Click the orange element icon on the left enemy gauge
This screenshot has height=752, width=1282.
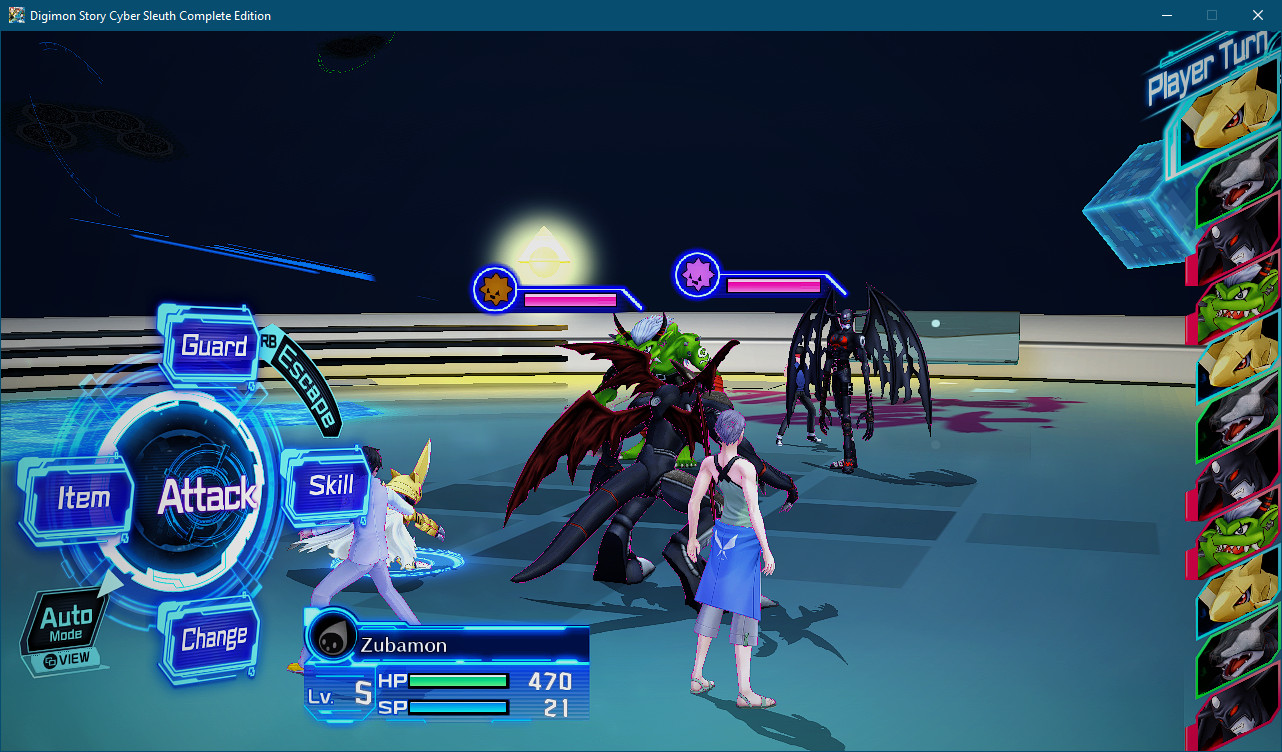(494, 288)
